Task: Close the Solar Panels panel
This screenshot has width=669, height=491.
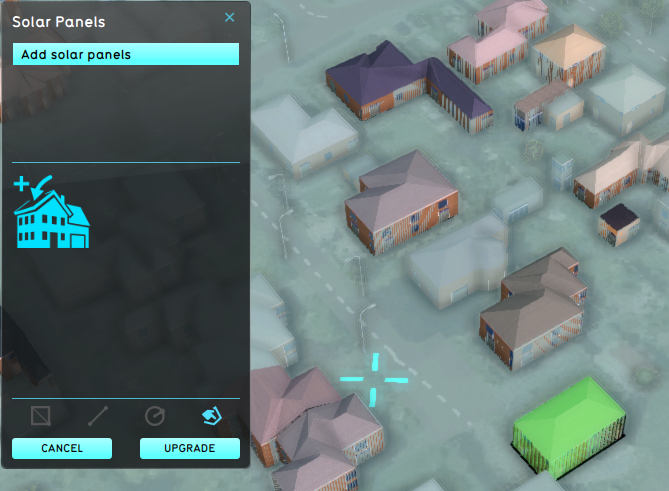Action: (x=229, y=17)
